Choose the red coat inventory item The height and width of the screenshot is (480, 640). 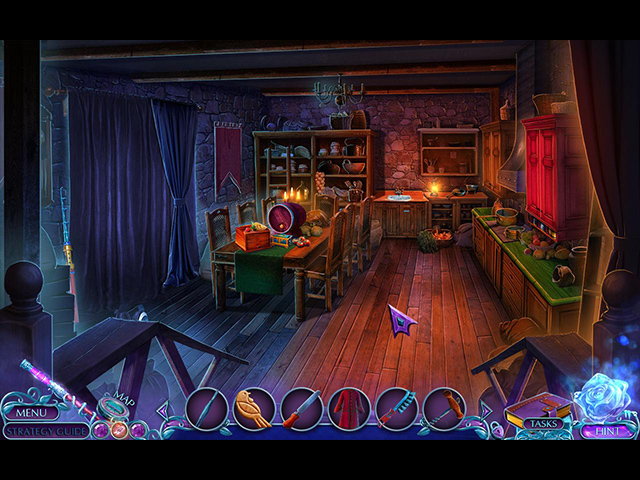(x=349, y=409)
